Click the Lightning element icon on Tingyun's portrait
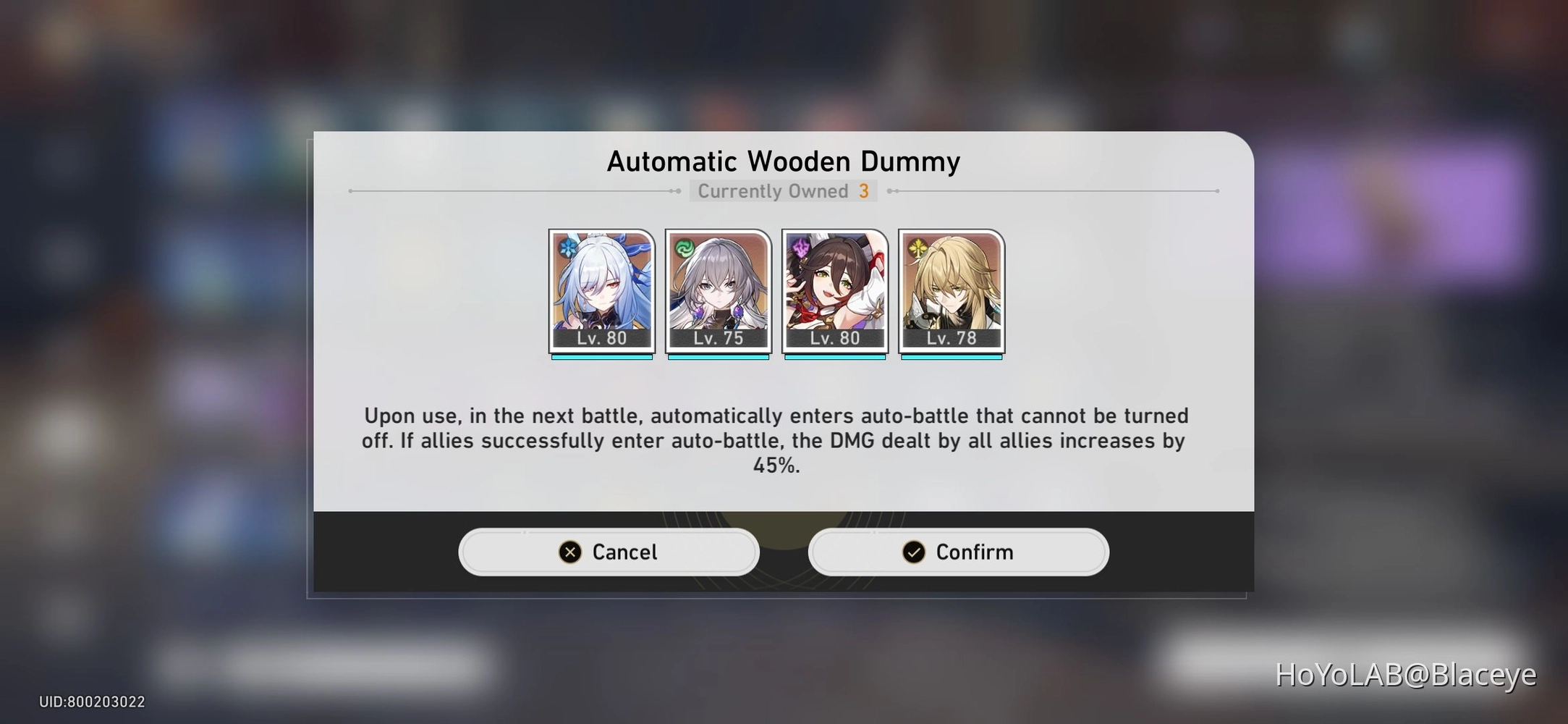The image size is (1568, 724). [800, 248]
